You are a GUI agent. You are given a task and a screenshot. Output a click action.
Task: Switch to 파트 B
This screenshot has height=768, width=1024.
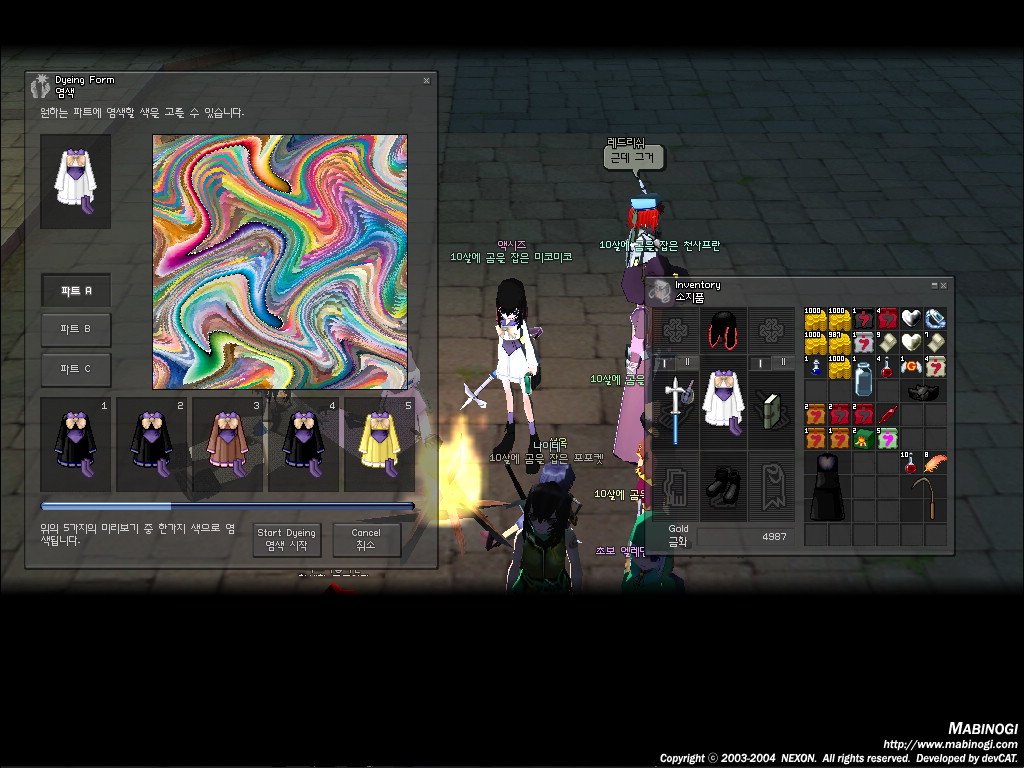pyautogui.click(x=76, y=329)
